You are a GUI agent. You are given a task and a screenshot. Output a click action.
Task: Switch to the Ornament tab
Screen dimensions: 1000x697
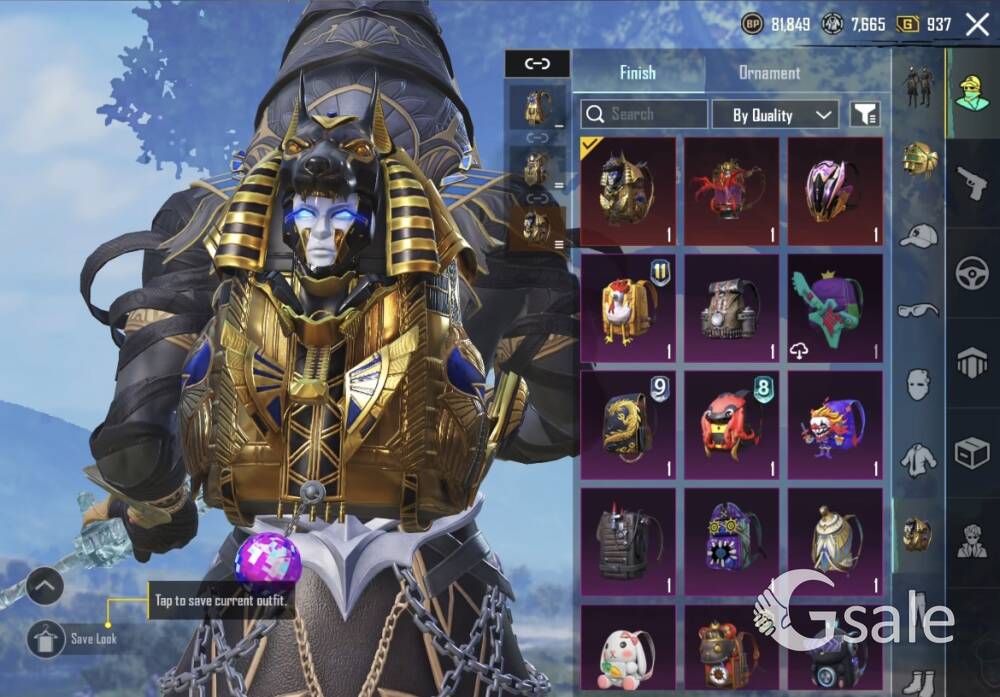(x=768, y=73)
